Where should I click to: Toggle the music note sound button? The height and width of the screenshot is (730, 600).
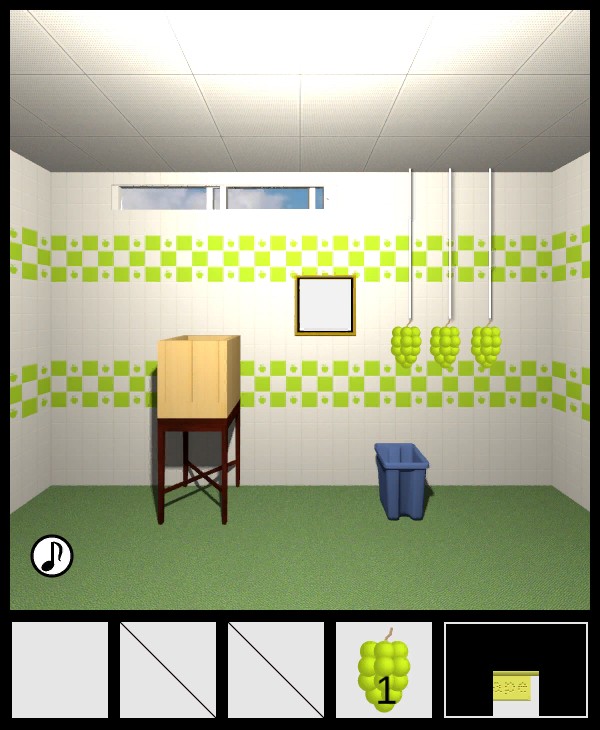tap(52, 556)
